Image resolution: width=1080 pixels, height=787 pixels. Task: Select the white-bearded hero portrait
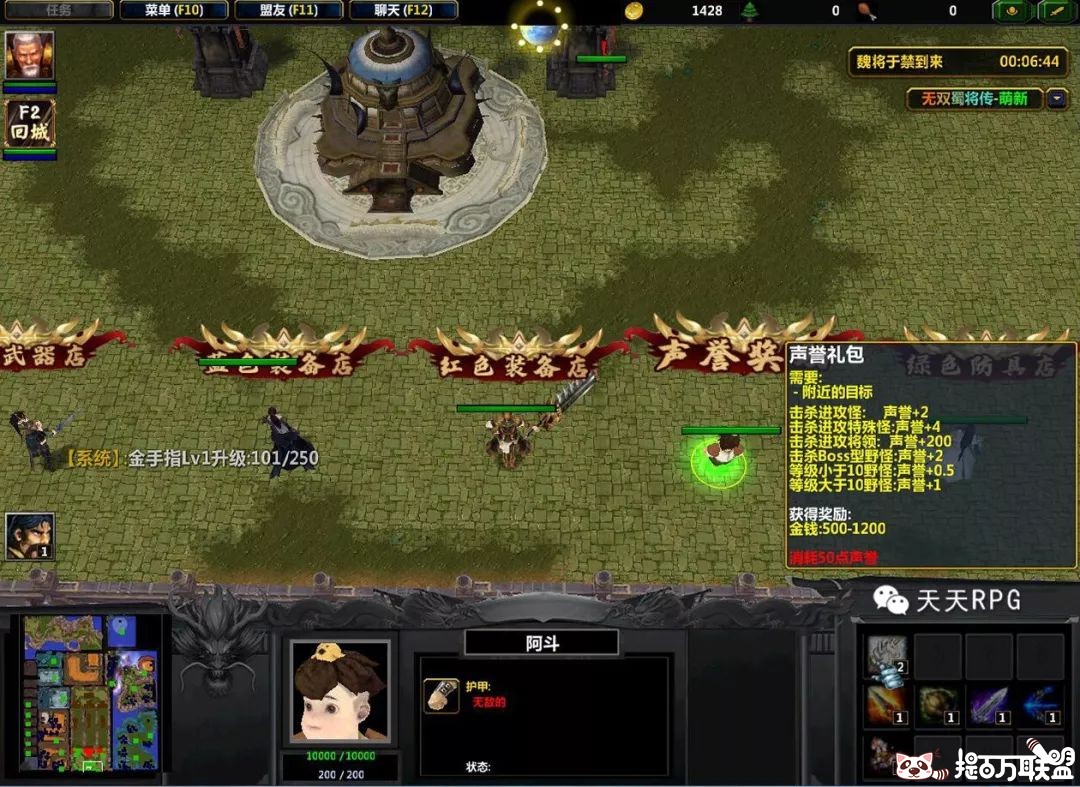point(30,56)
